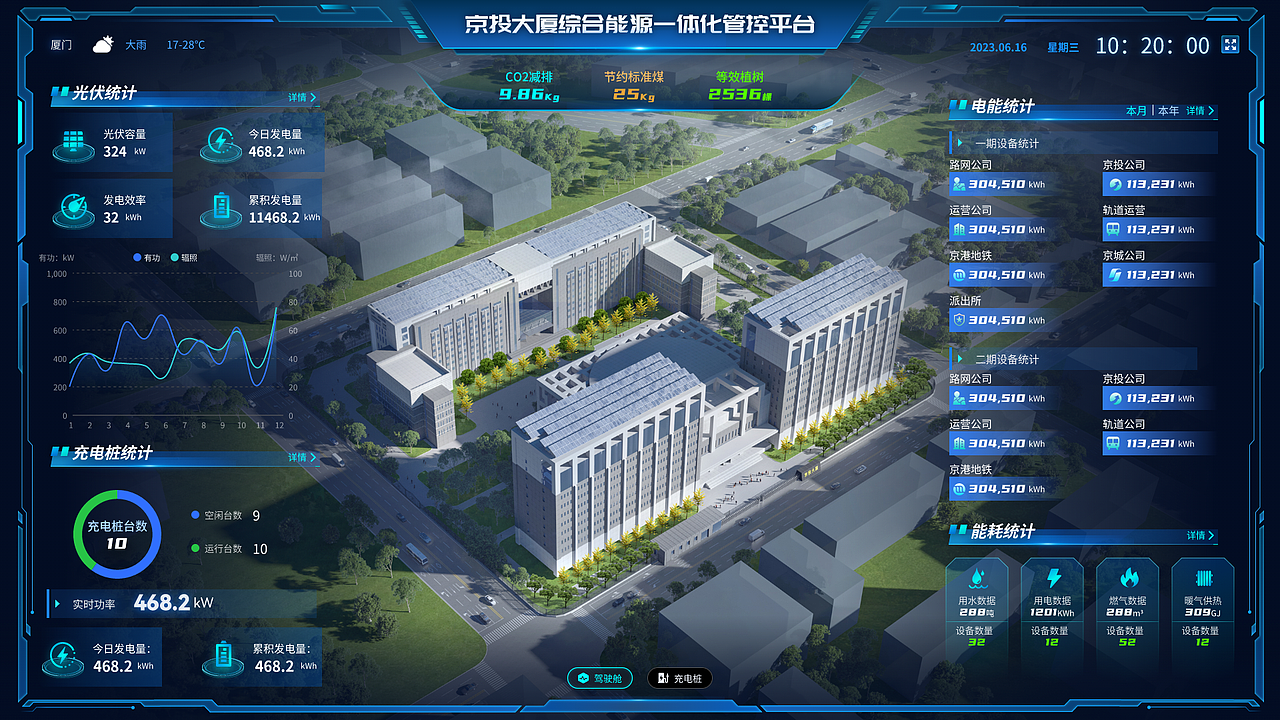This screenshot has width=1280, height=720.
Task: Click the metro icon beside 京港地铁
Action: (961, 274)
